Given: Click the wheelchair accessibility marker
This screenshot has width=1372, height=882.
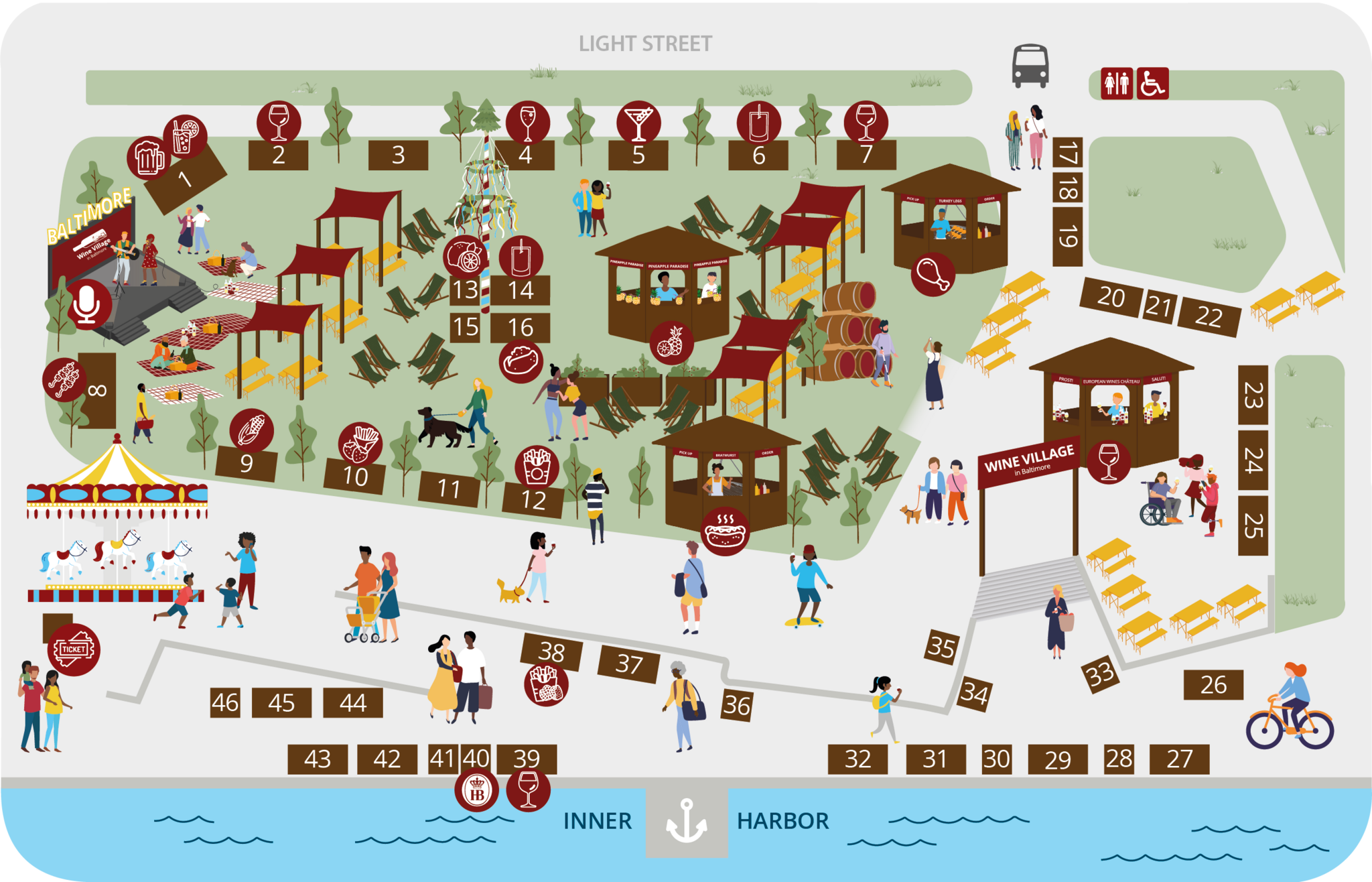Looking at the screenshot, I should pyautogui.click(x=1152, y=84).
